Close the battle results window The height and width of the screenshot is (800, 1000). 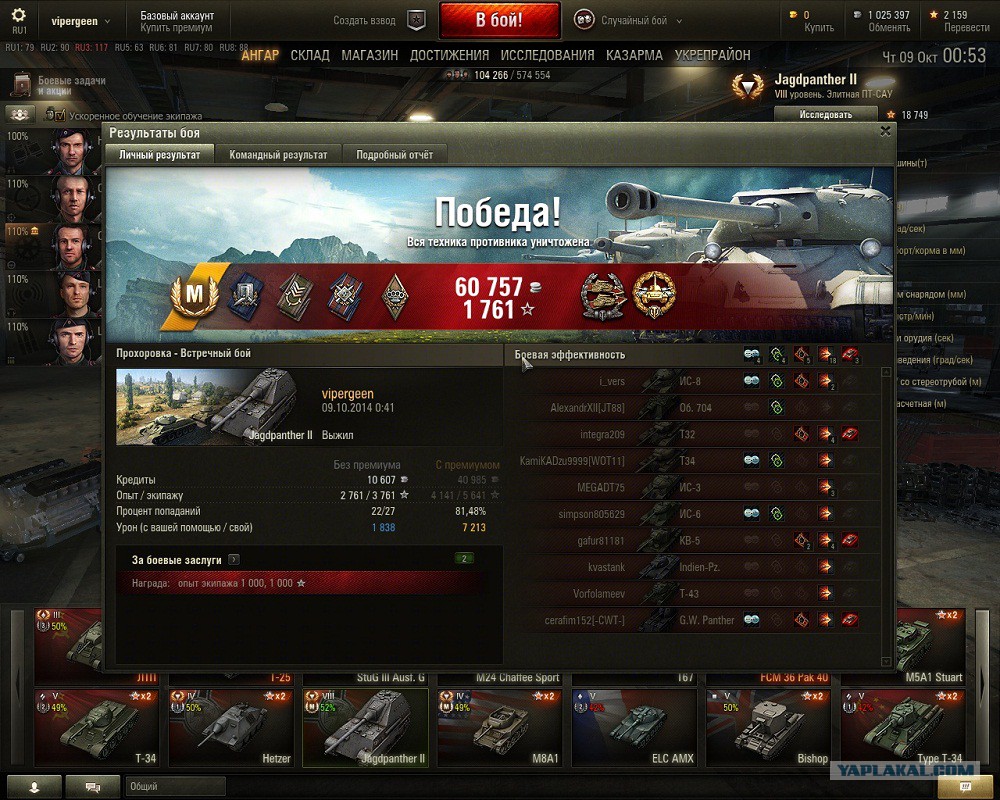click(x=885, y=131)
